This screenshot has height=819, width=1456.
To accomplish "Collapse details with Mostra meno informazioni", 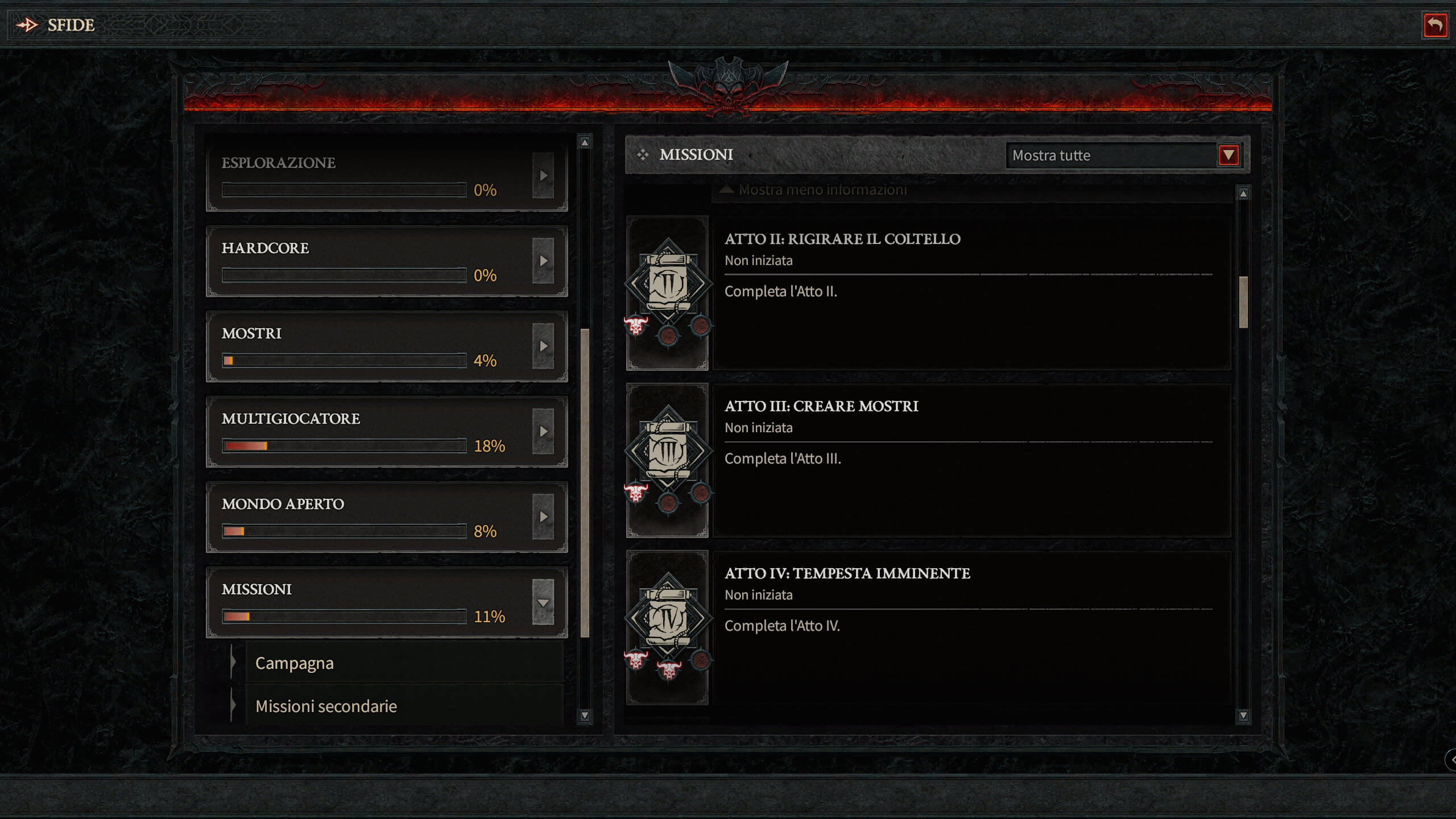I will (822, 190).
